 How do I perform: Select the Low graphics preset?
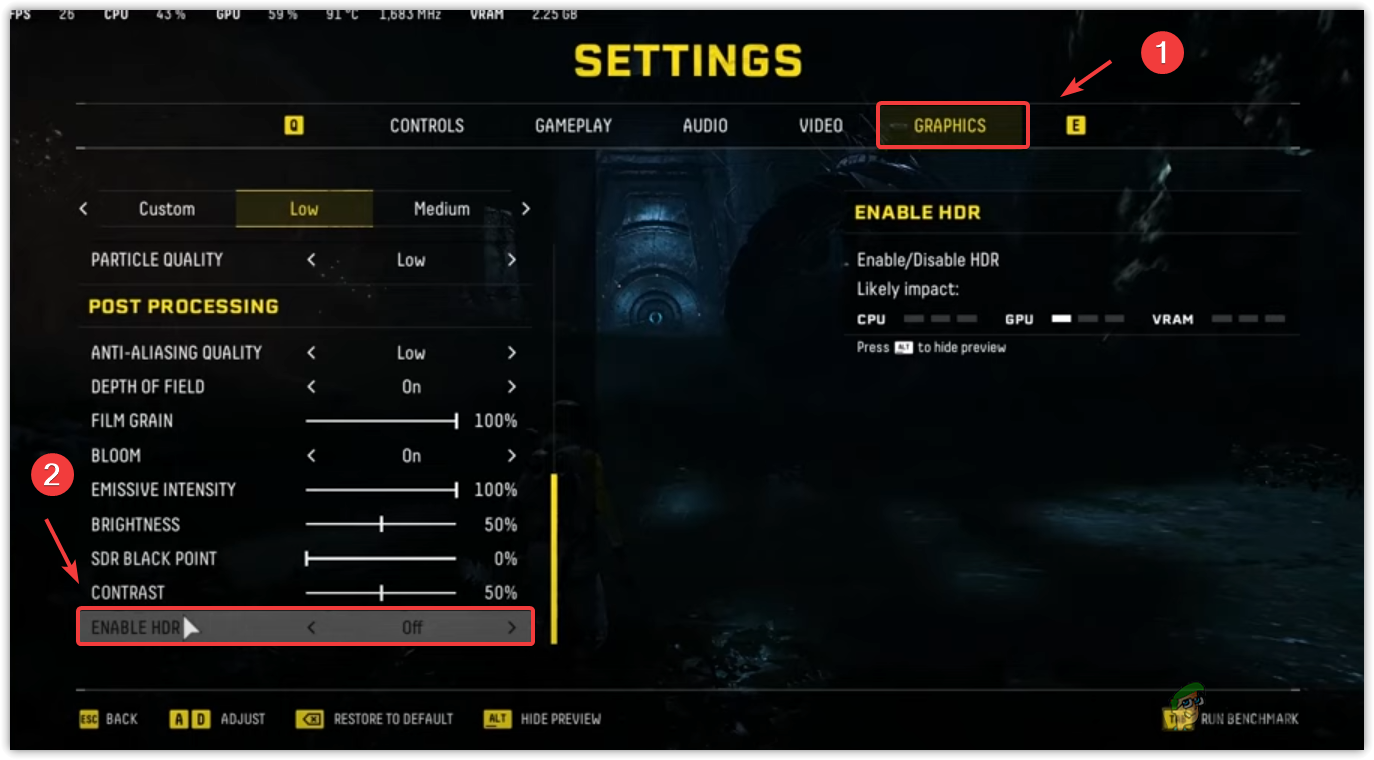(x=304, y=209)
